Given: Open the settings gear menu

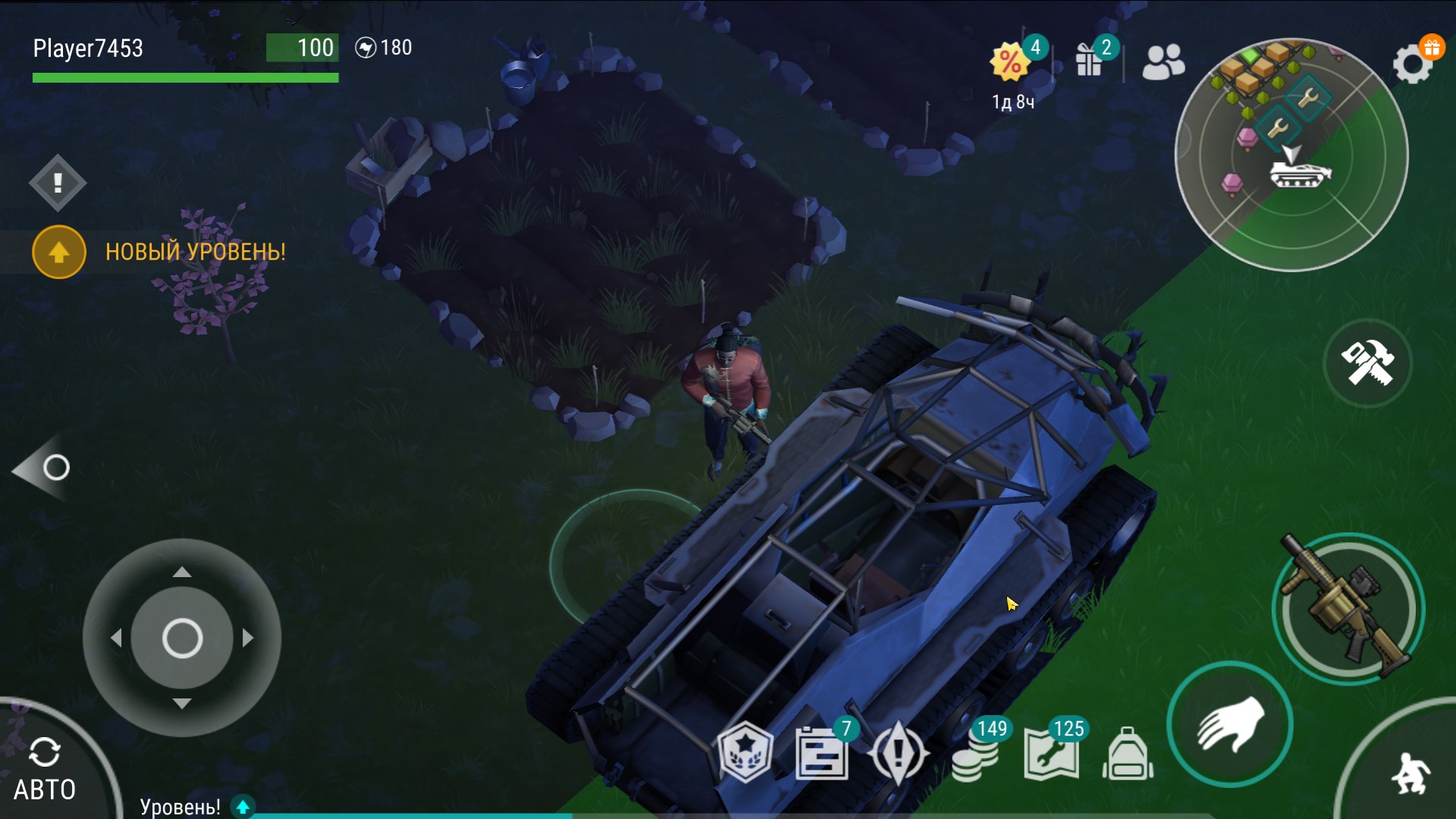Looking at the screenshot, I should 1412,64.
